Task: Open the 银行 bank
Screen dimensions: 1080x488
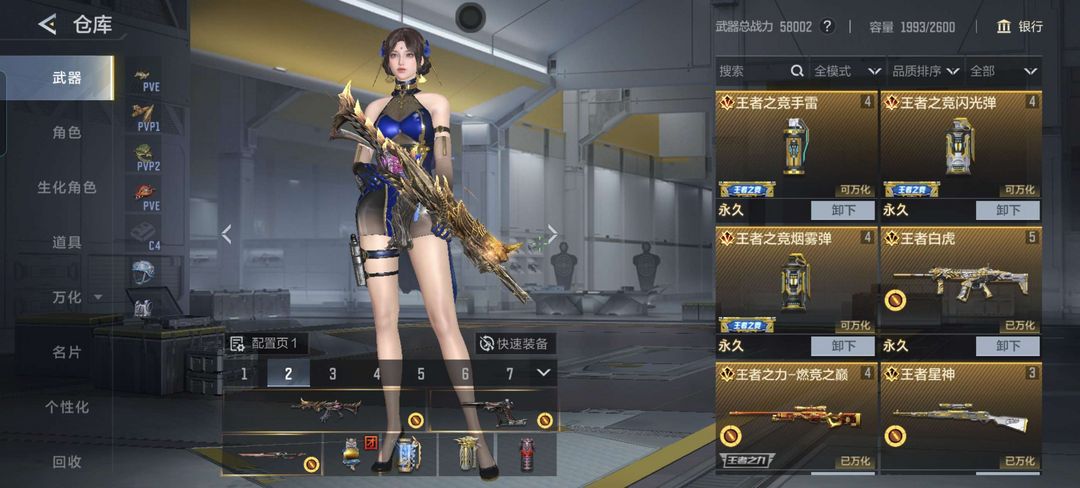Action: coord(1020,26)
